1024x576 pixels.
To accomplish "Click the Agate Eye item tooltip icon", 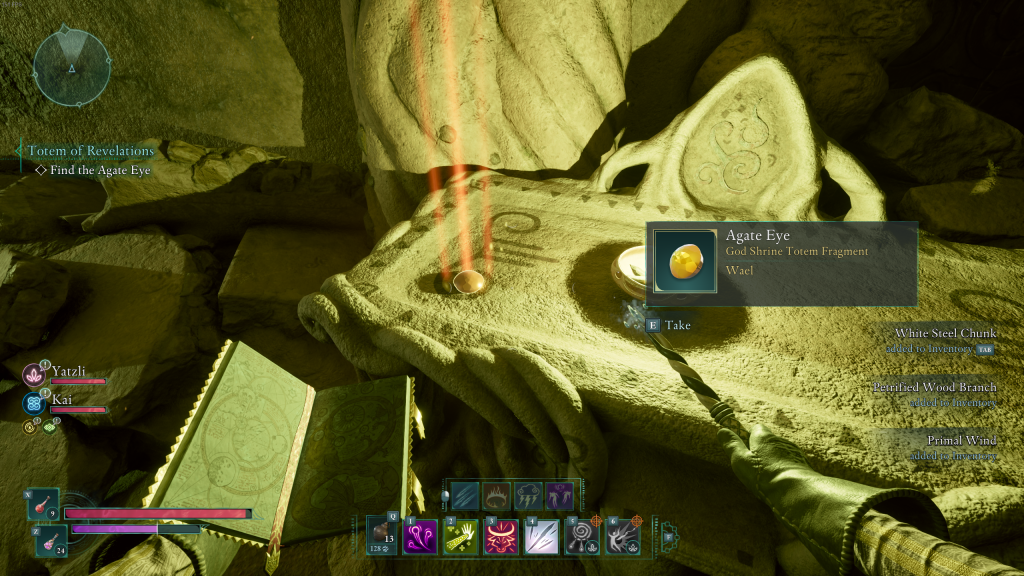I will click(685, 261).
